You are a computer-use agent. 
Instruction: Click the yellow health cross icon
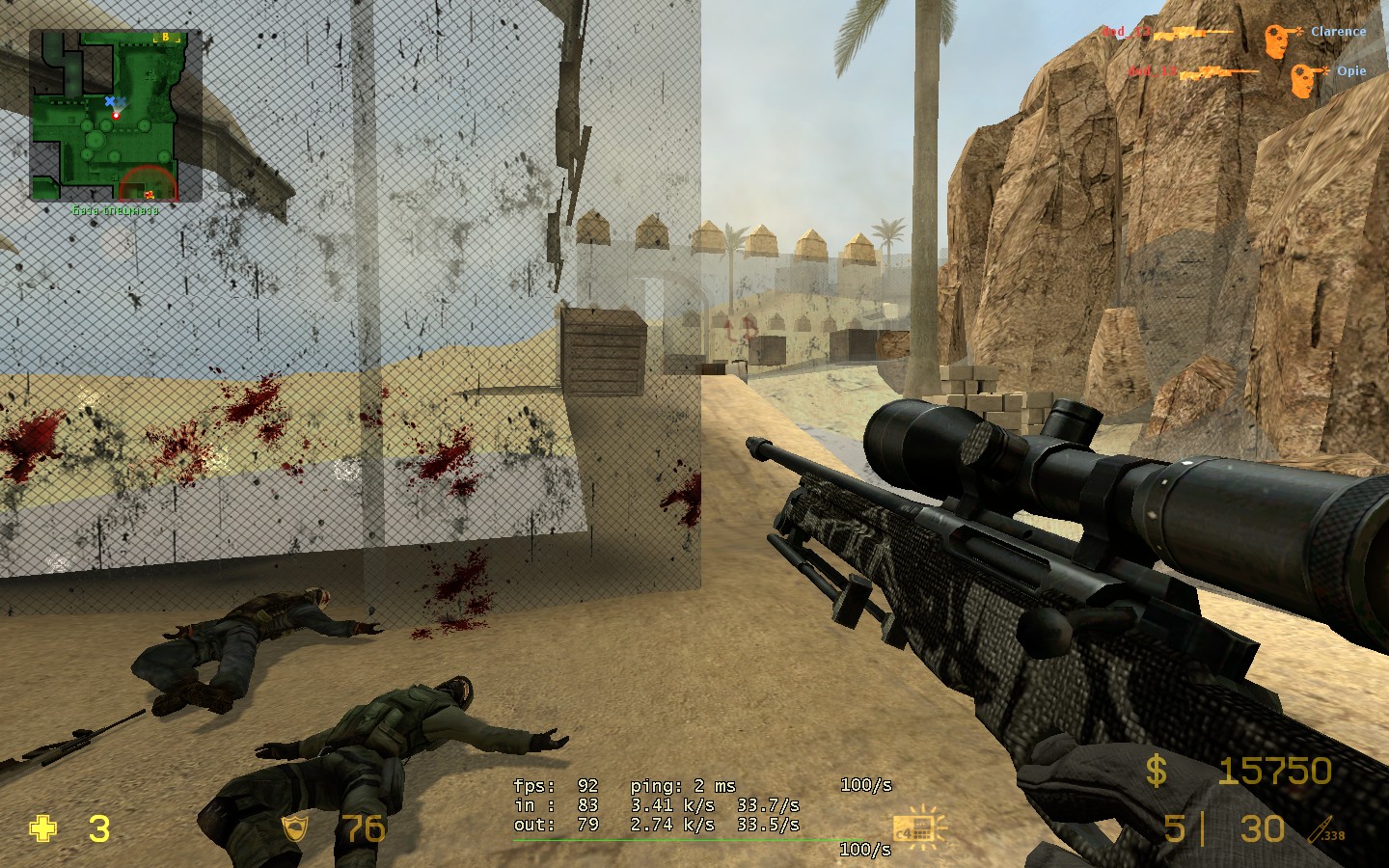click(43, 828)
